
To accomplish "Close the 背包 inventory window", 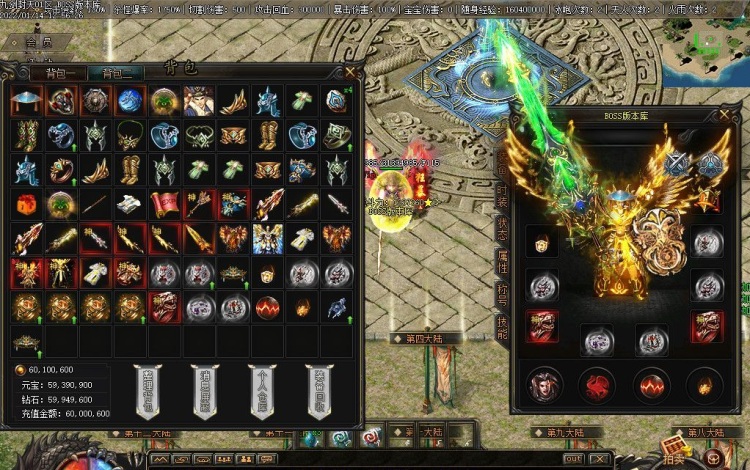I will (350, 70).
